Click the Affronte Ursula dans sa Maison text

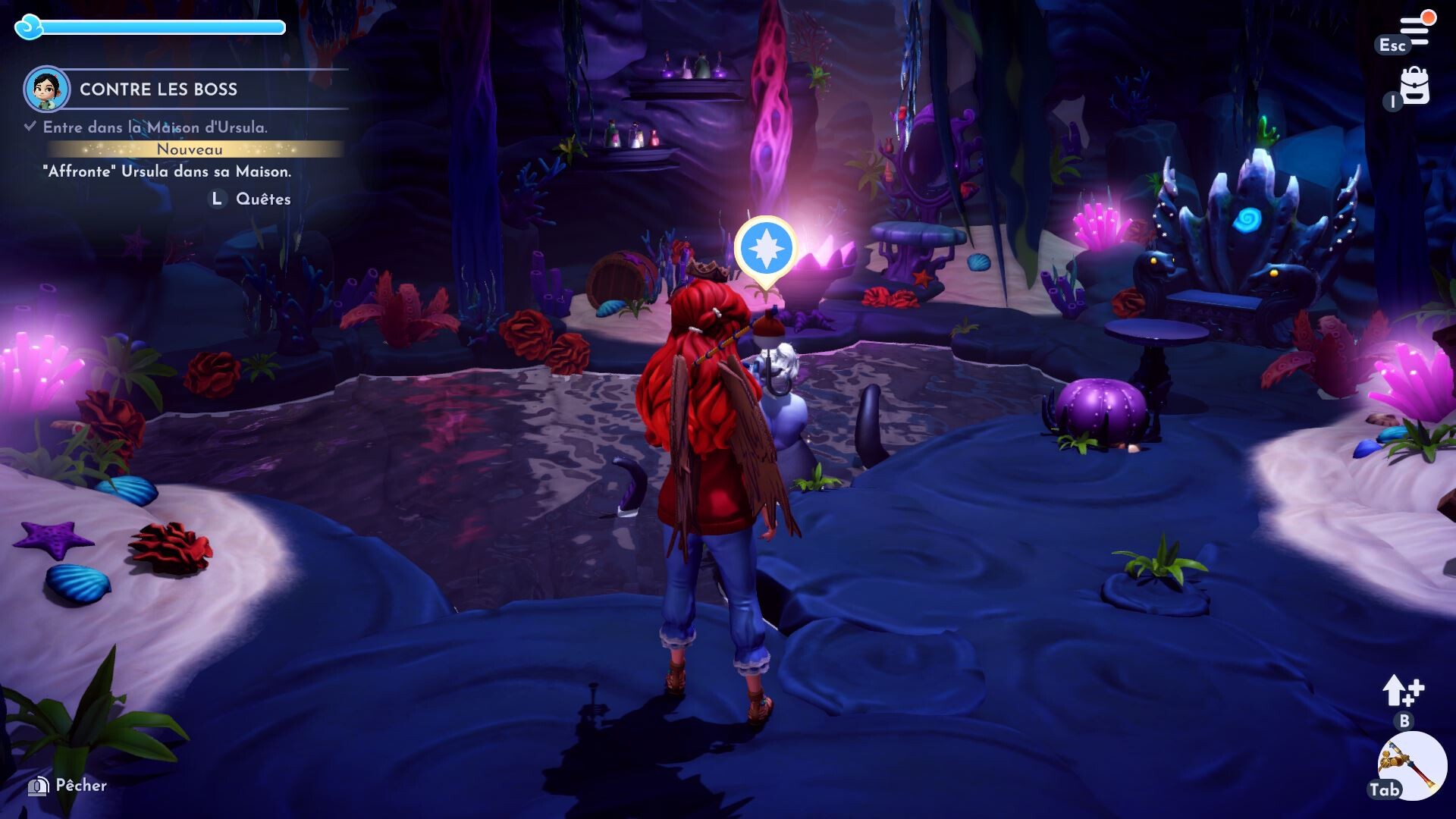tap(168, 173)
